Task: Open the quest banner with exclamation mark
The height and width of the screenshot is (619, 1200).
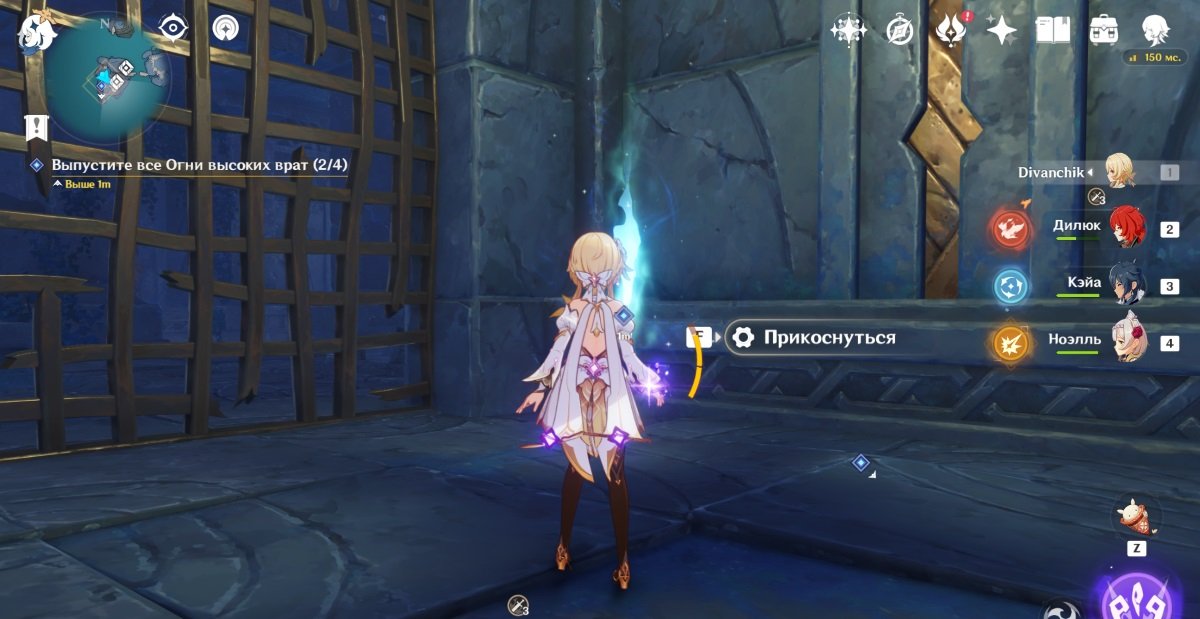Action: point(38,126)
